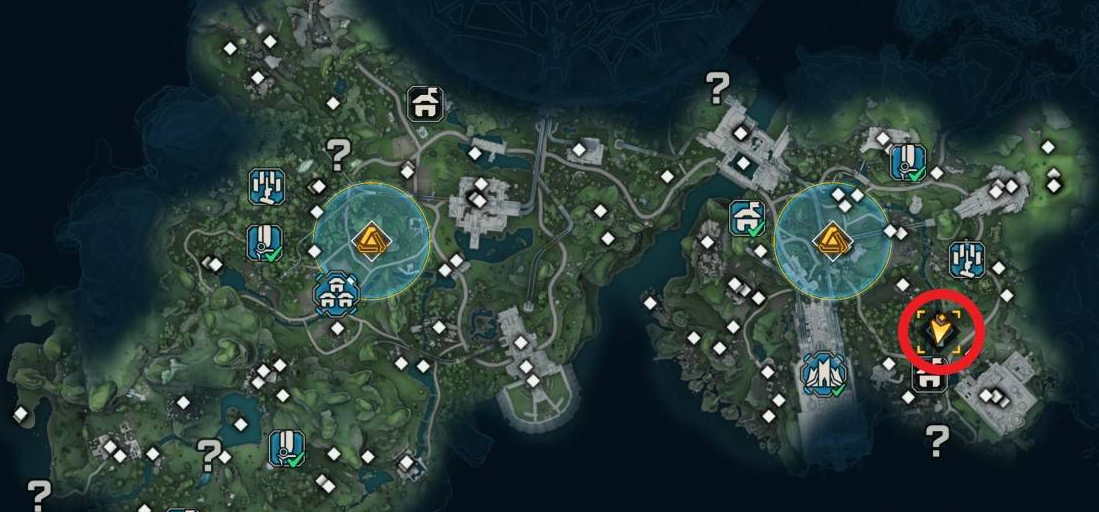Click the blue three-houses settlement icon
Viewport: 1099px width, 512px height.
tap(336, 293)
